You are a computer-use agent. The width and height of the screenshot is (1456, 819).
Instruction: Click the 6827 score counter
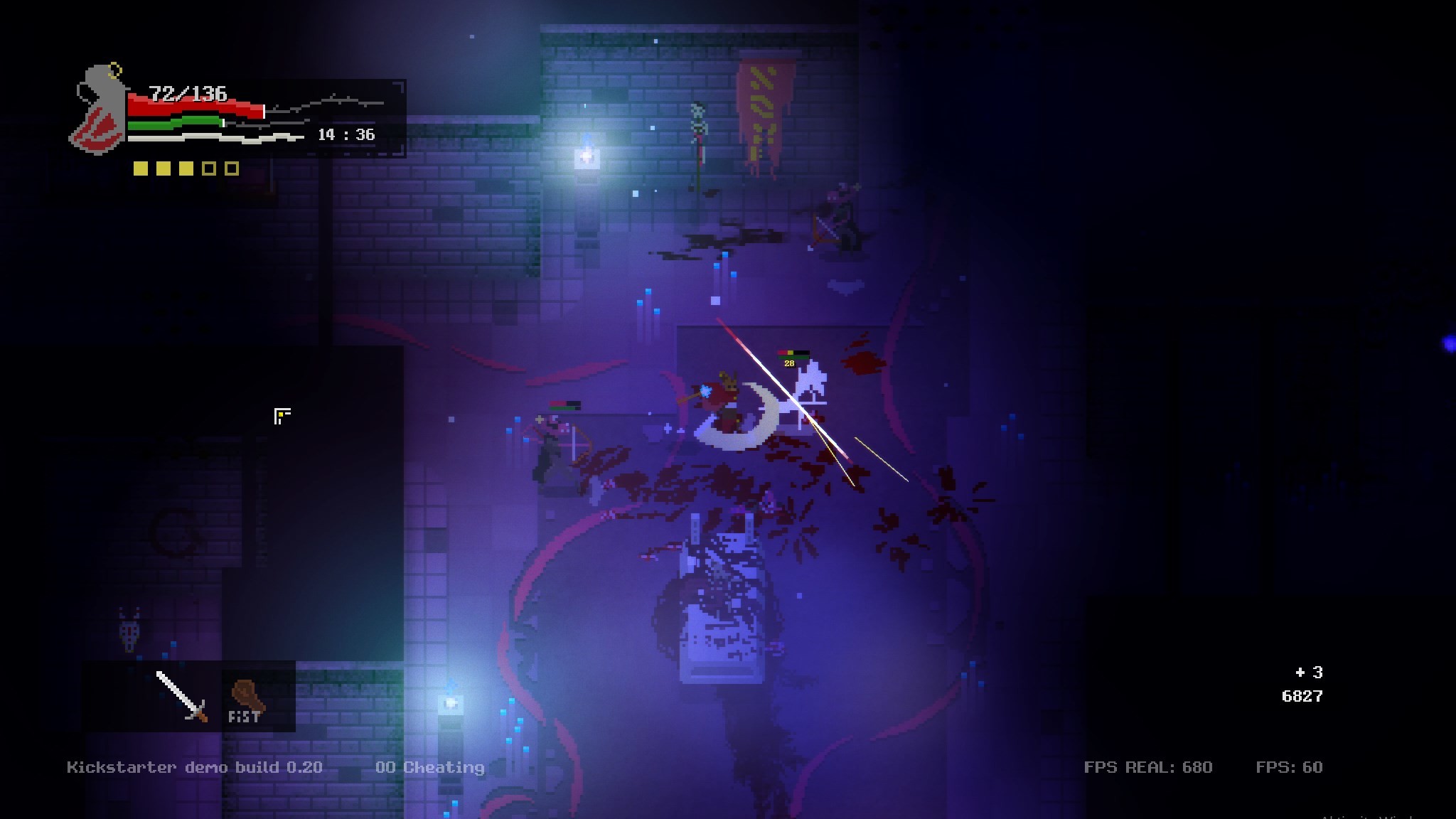[1303, 696]
